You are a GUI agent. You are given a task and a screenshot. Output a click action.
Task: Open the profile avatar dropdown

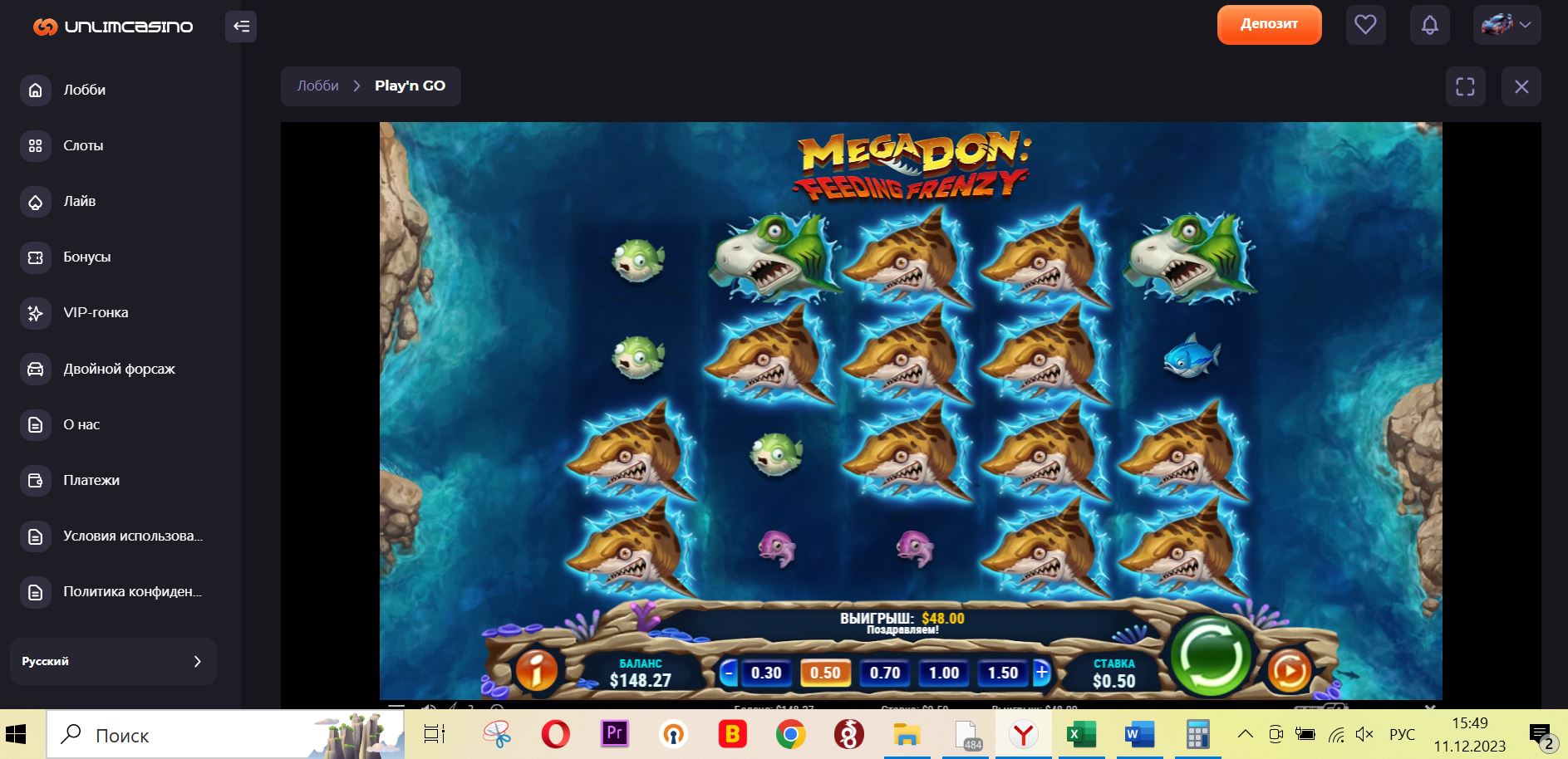(x=1507, y=25)
